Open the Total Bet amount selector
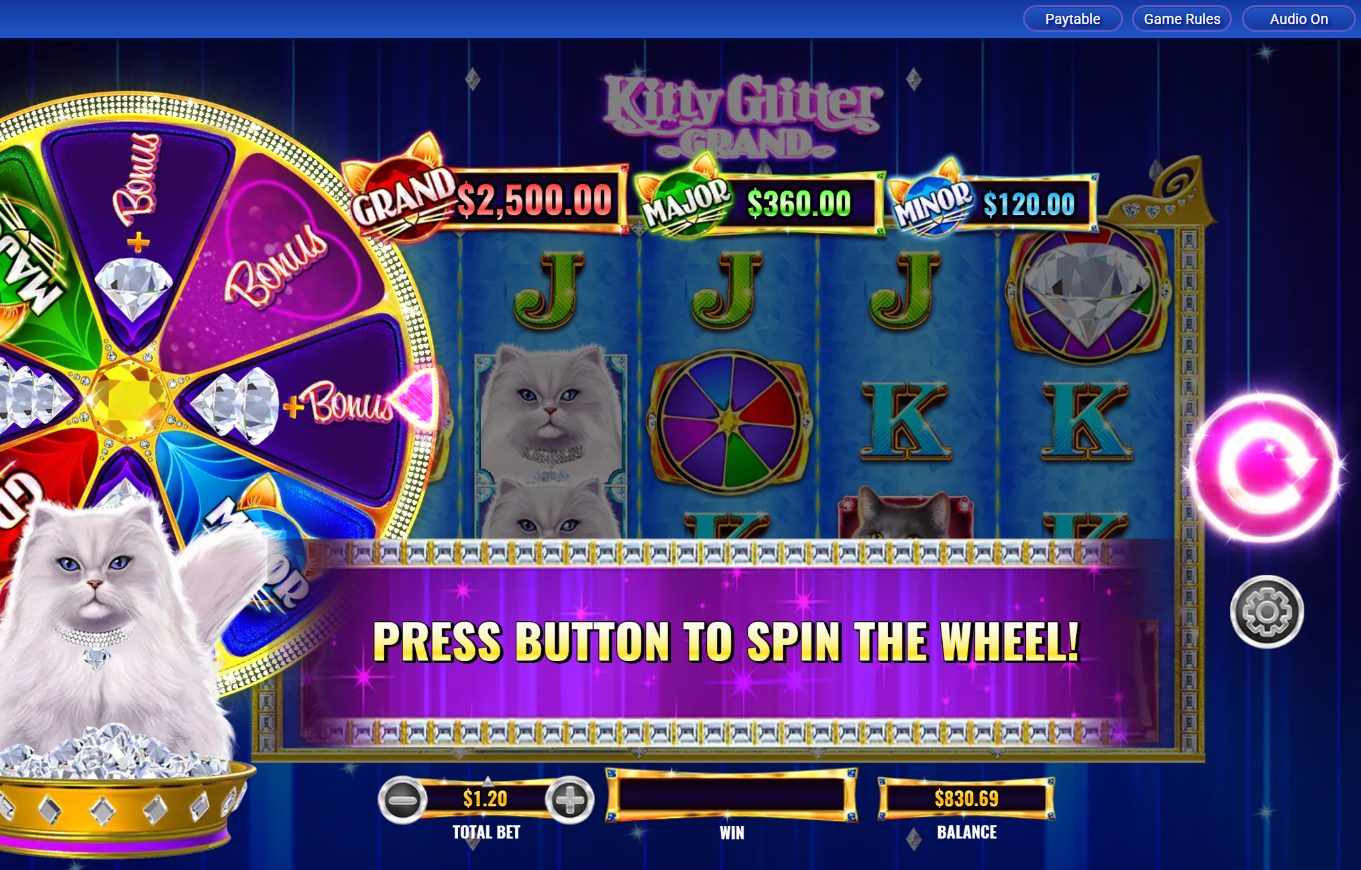 [x=487, y=800]
